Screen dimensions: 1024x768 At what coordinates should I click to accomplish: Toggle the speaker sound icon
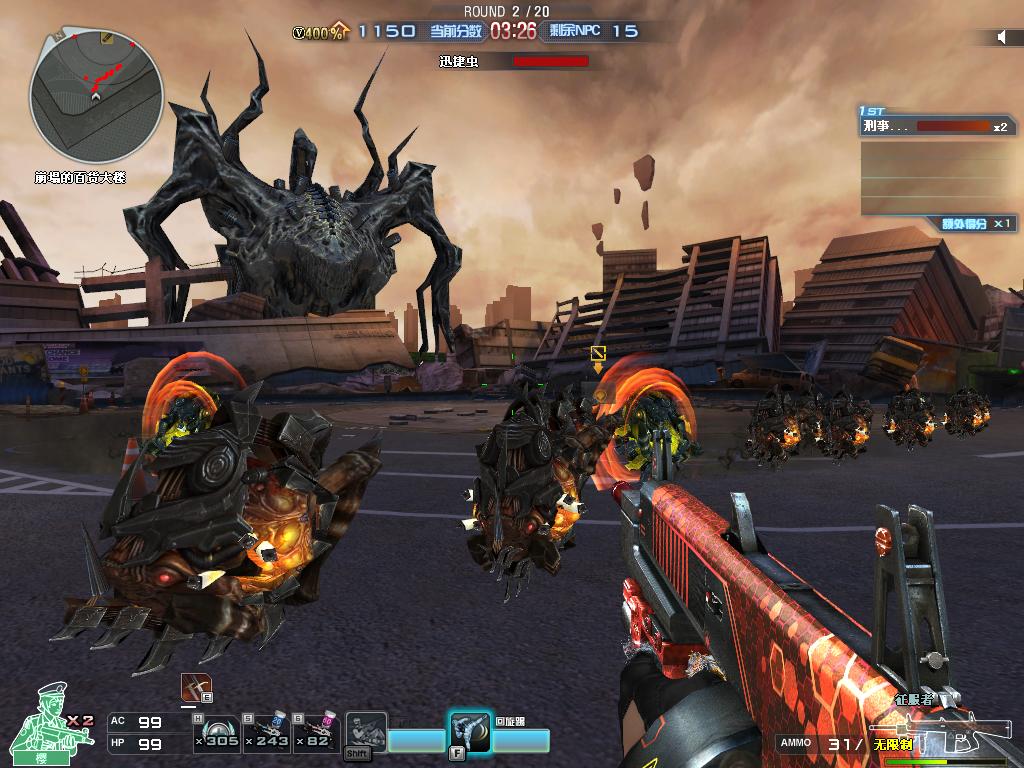[1002, 37]
